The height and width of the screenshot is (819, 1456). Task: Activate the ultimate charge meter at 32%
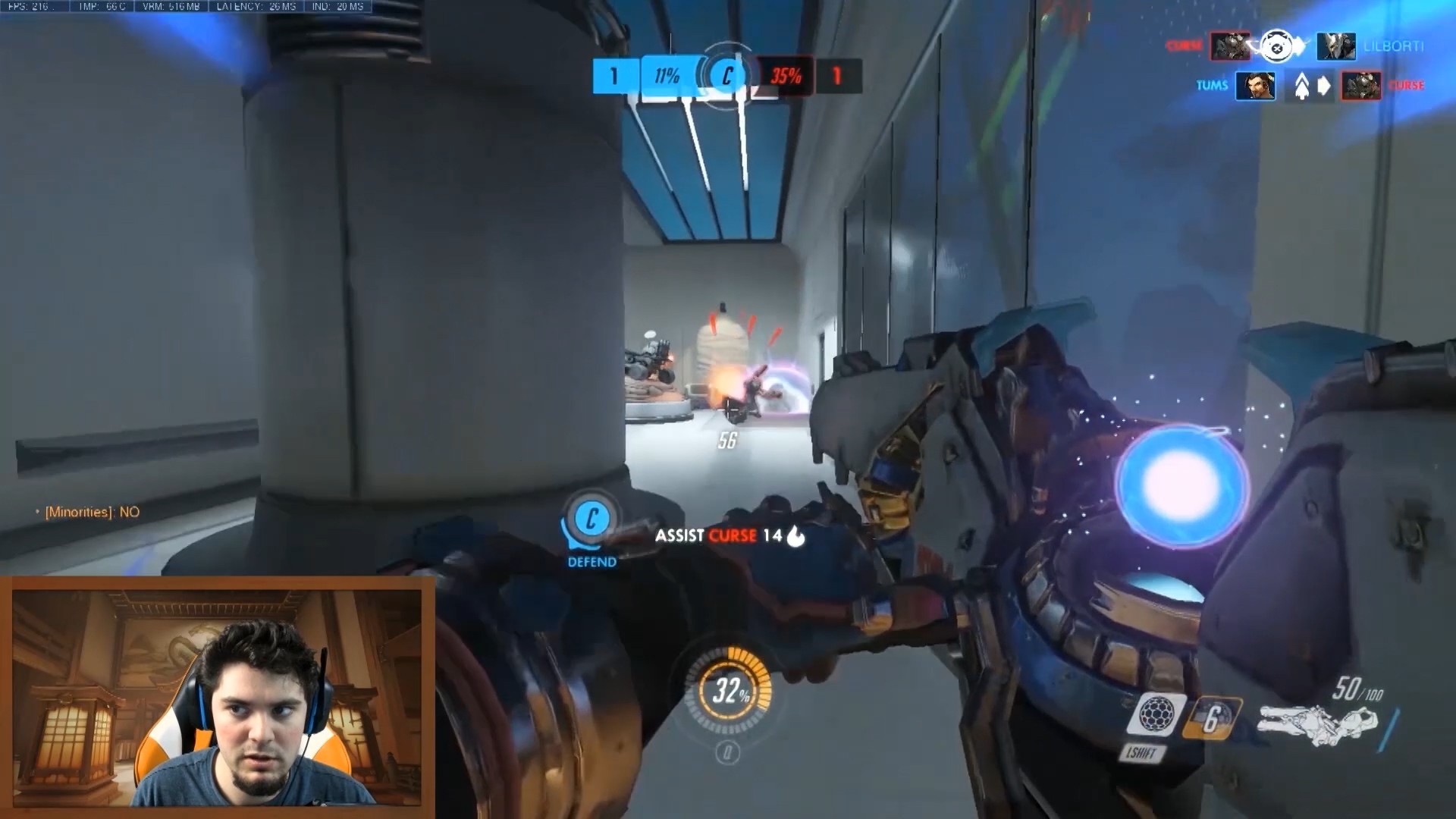click(x=730, y=690)
